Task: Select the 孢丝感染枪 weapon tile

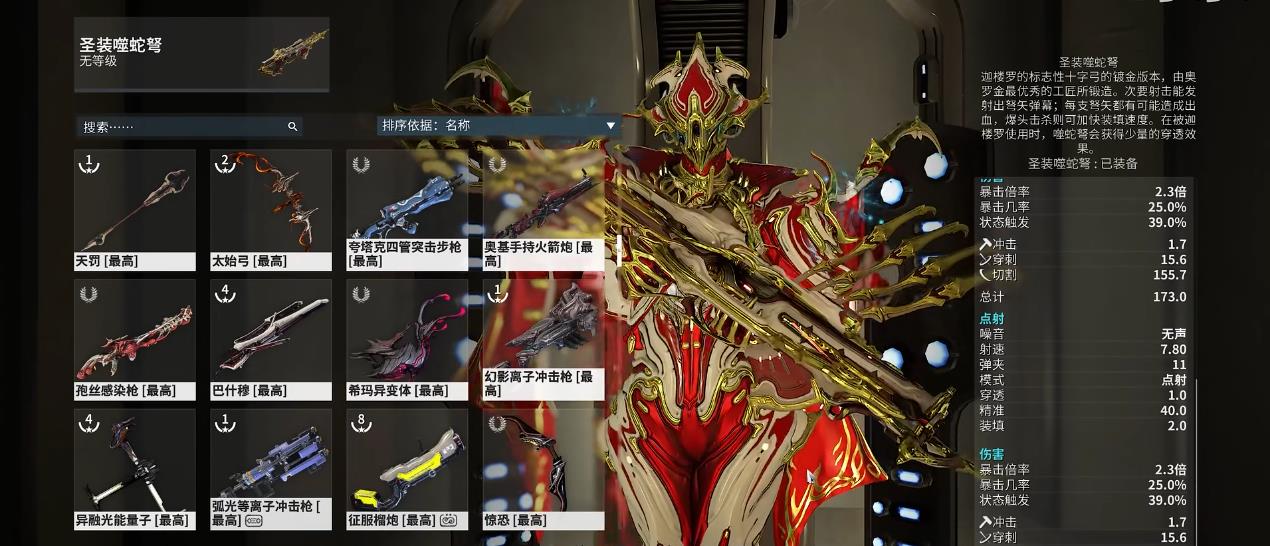Action: [x=135, y=340]
